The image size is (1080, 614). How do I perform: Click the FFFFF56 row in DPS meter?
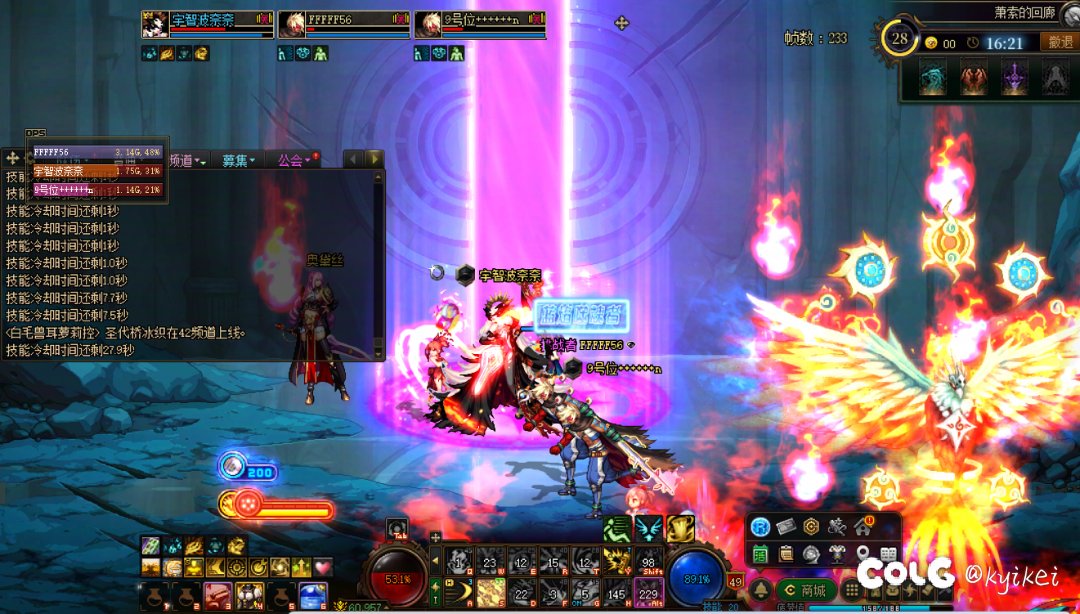[96, 152]
